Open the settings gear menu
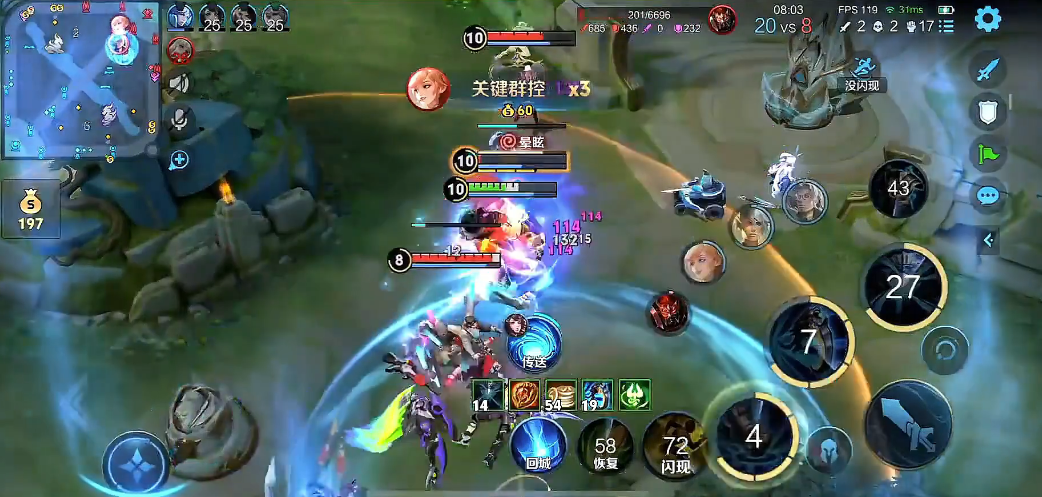Image resolution: width=1042 pixels, height=497 pixels. pyautogui.click(x=988, y=18)
